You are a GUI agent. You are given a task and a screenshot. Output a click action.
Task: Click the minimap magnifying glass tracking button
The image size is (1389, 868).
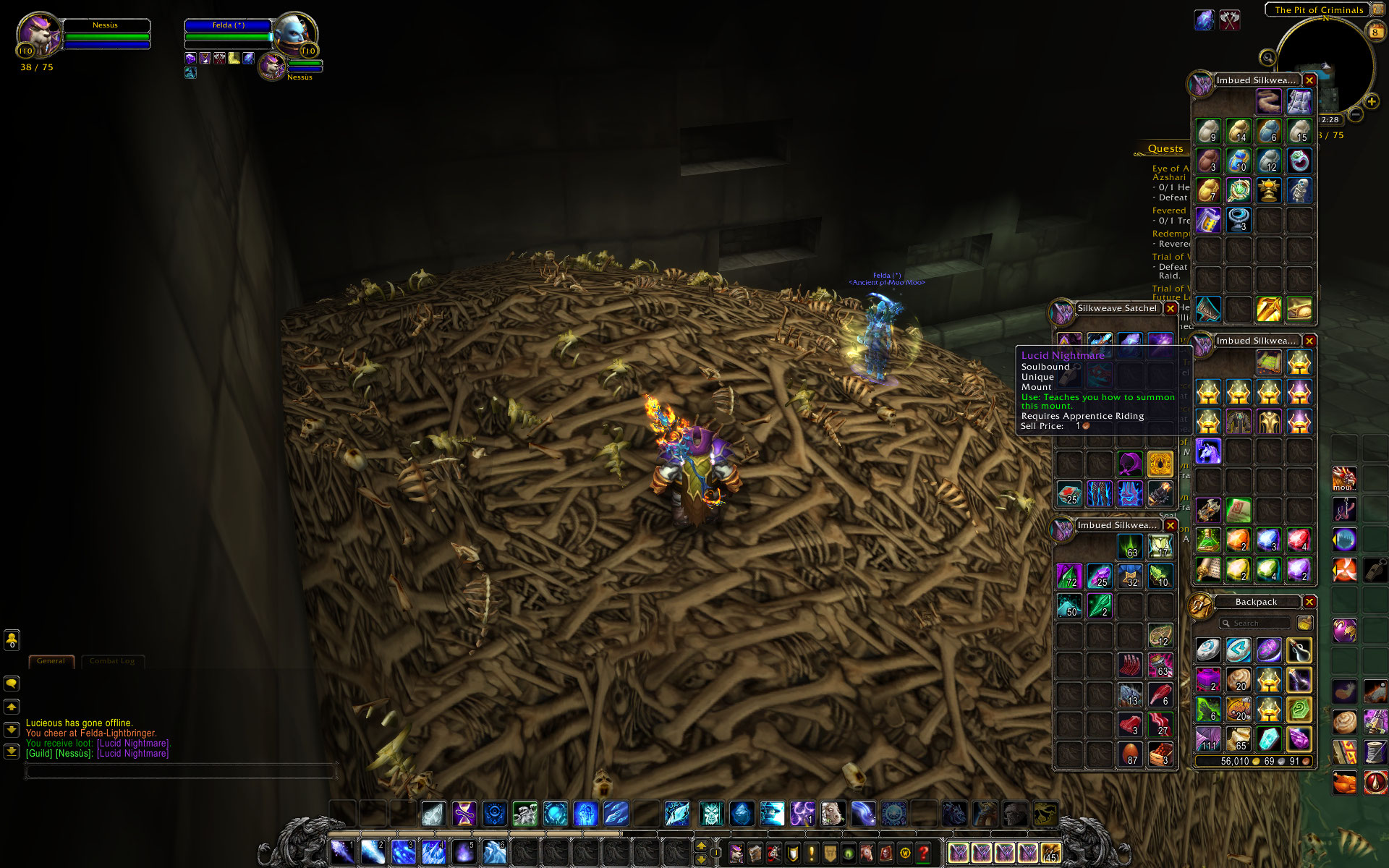[x=1267, y=58]
